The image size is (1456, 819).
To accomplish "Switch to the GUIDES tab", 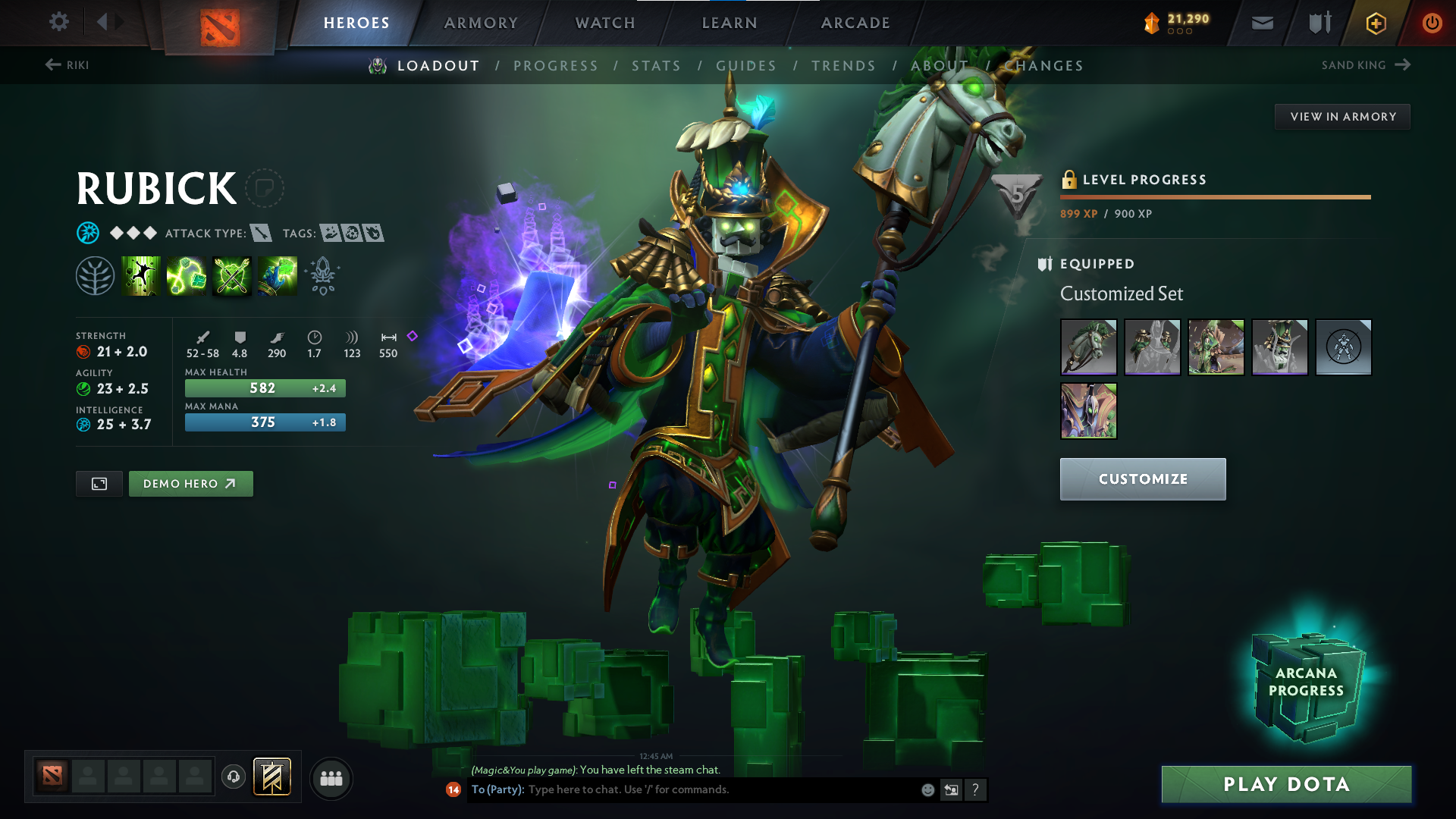I will (x=746, y=65).
